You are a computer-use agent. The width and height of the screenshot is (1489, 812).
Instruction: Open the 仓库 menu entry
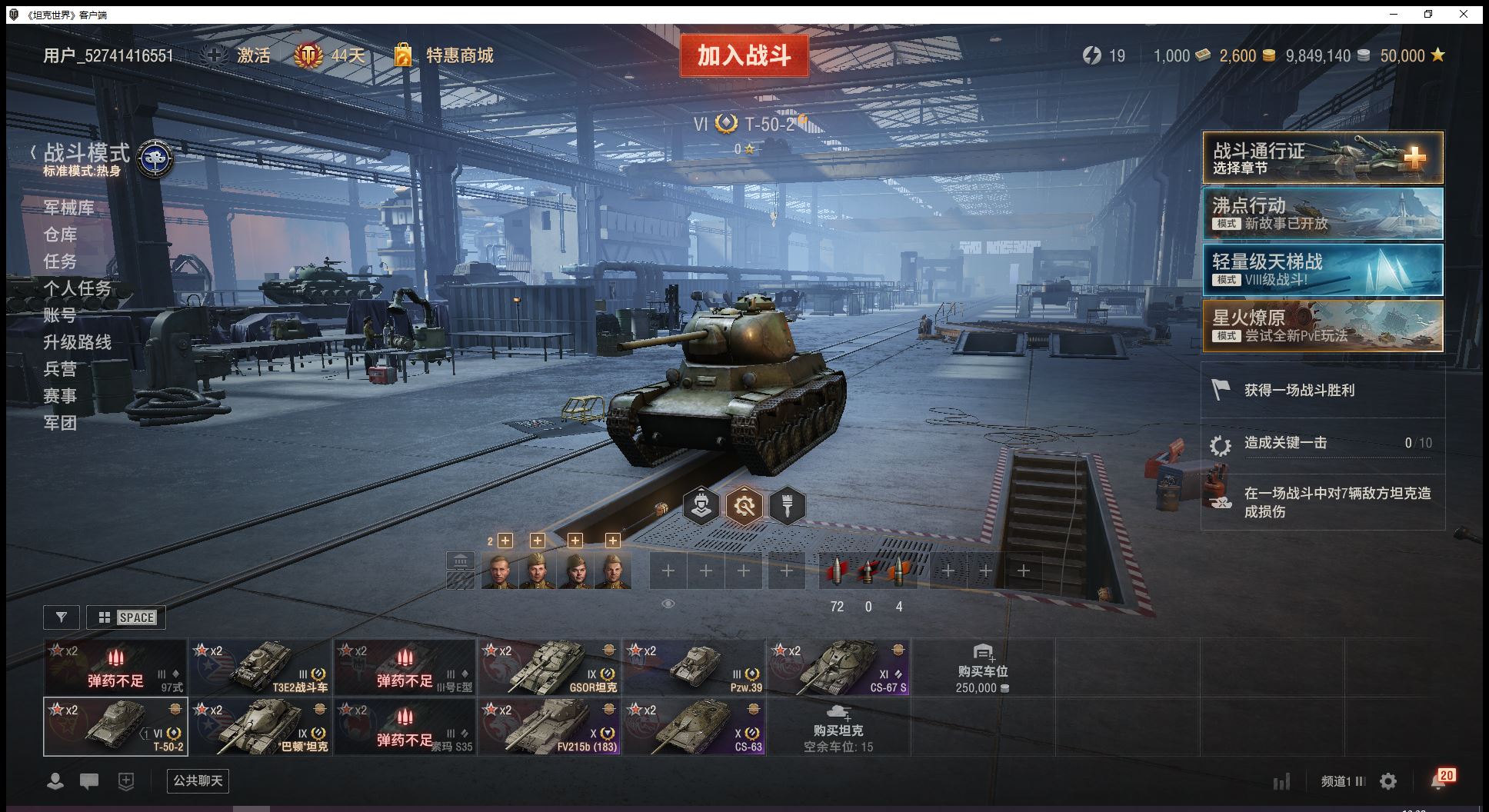60,235
